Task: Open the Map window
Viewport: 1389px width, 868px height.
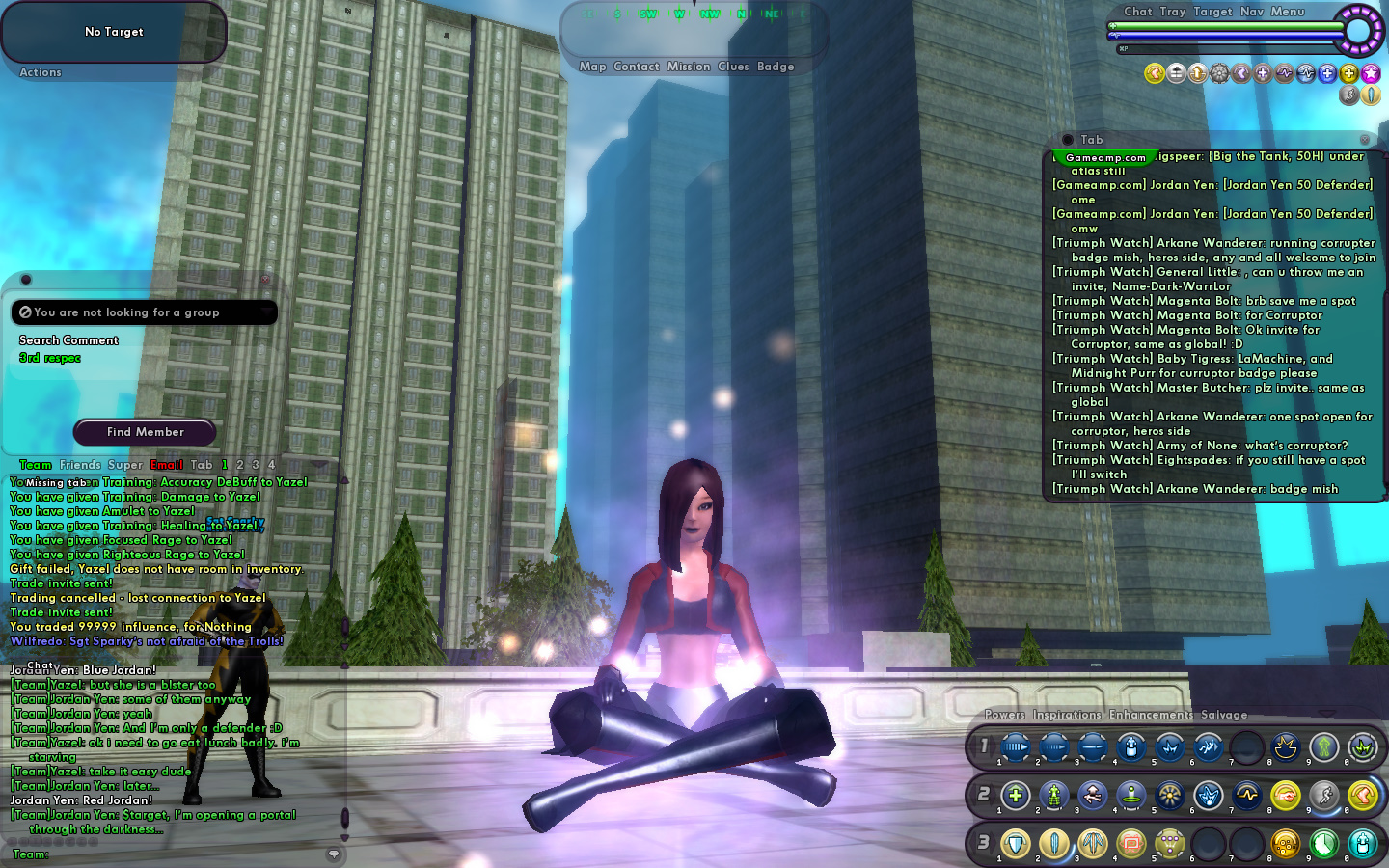Action: pos(592,67)
